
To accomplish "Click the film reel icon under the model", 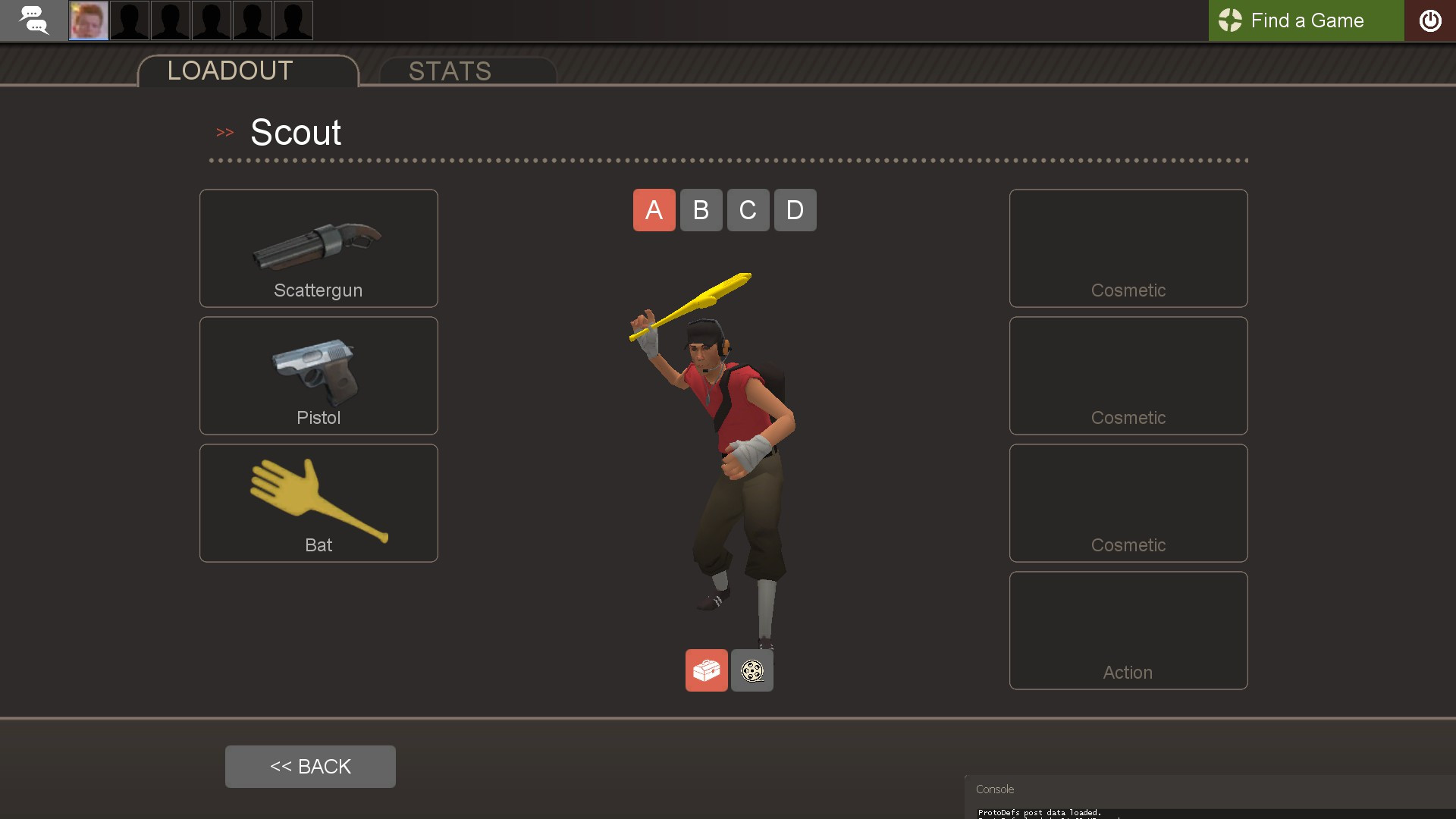I will pos(752,670).
